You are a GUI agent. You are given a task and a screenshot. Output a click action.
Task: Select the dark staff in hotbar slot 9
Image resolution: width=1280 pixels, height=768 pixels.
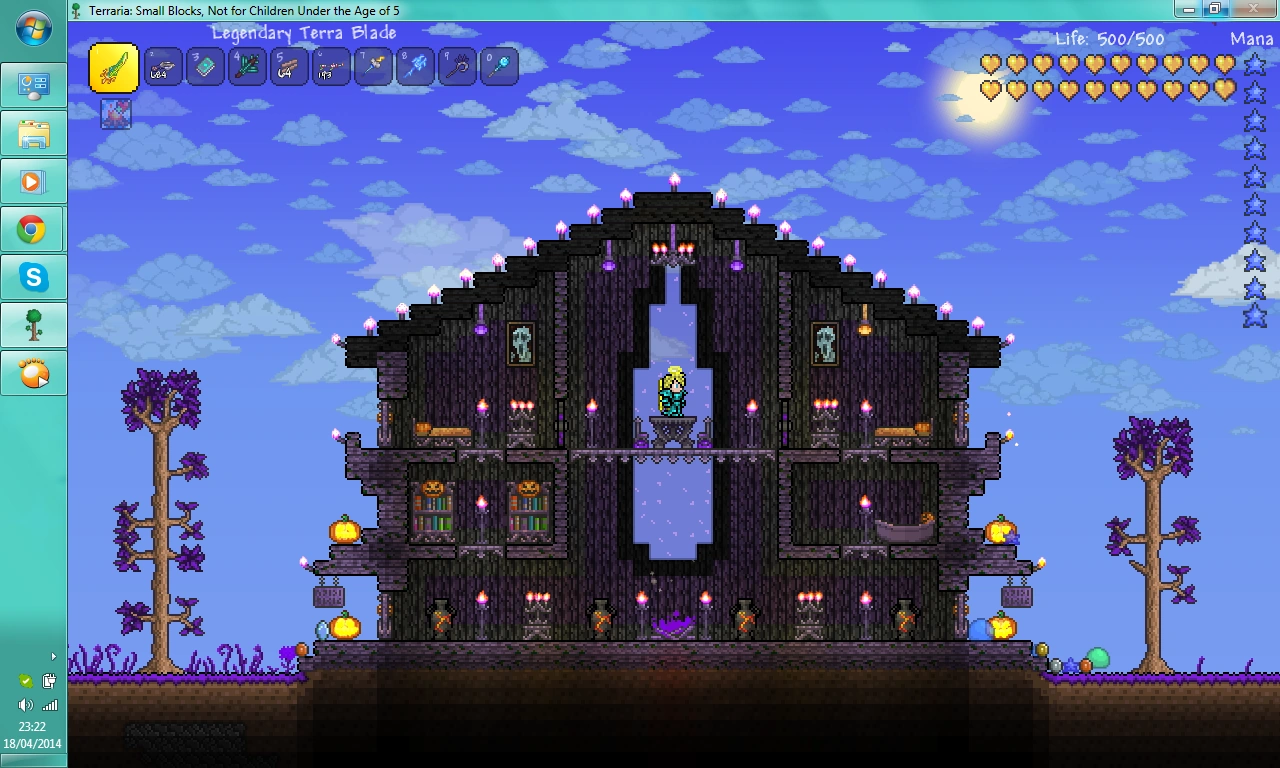(x=457, y=67)
